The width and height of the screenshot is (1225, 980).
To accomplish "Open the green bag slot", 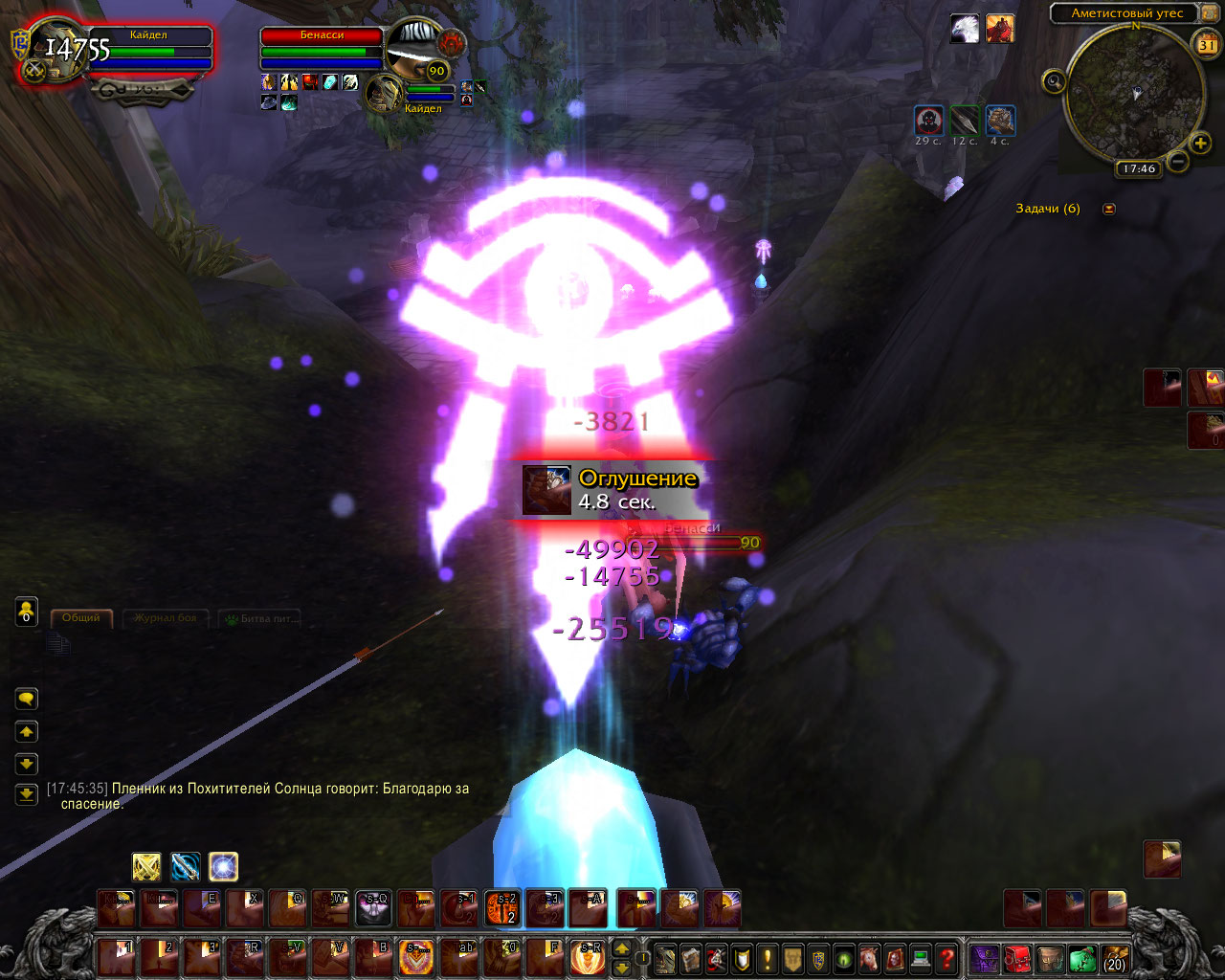I will point(1082,958).
